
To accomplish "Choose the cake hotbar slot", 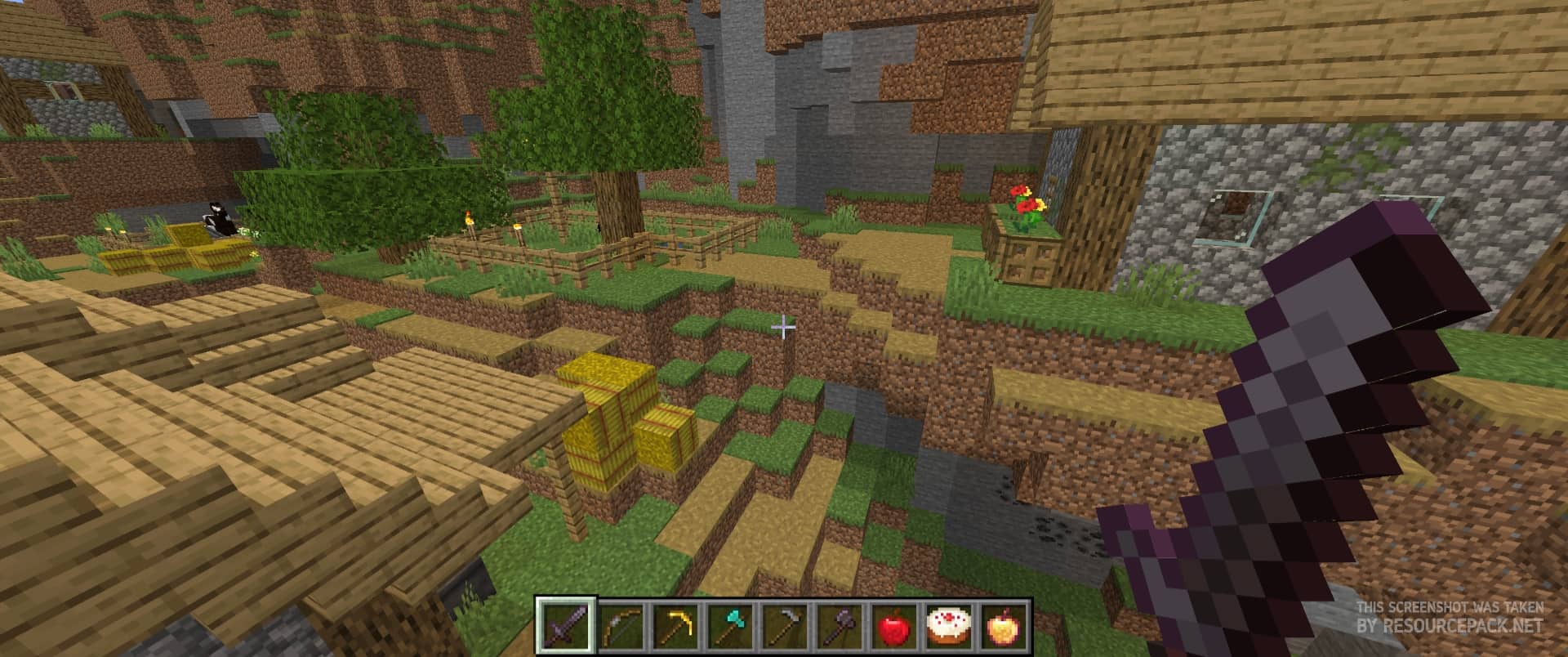I will pos(947,627).
